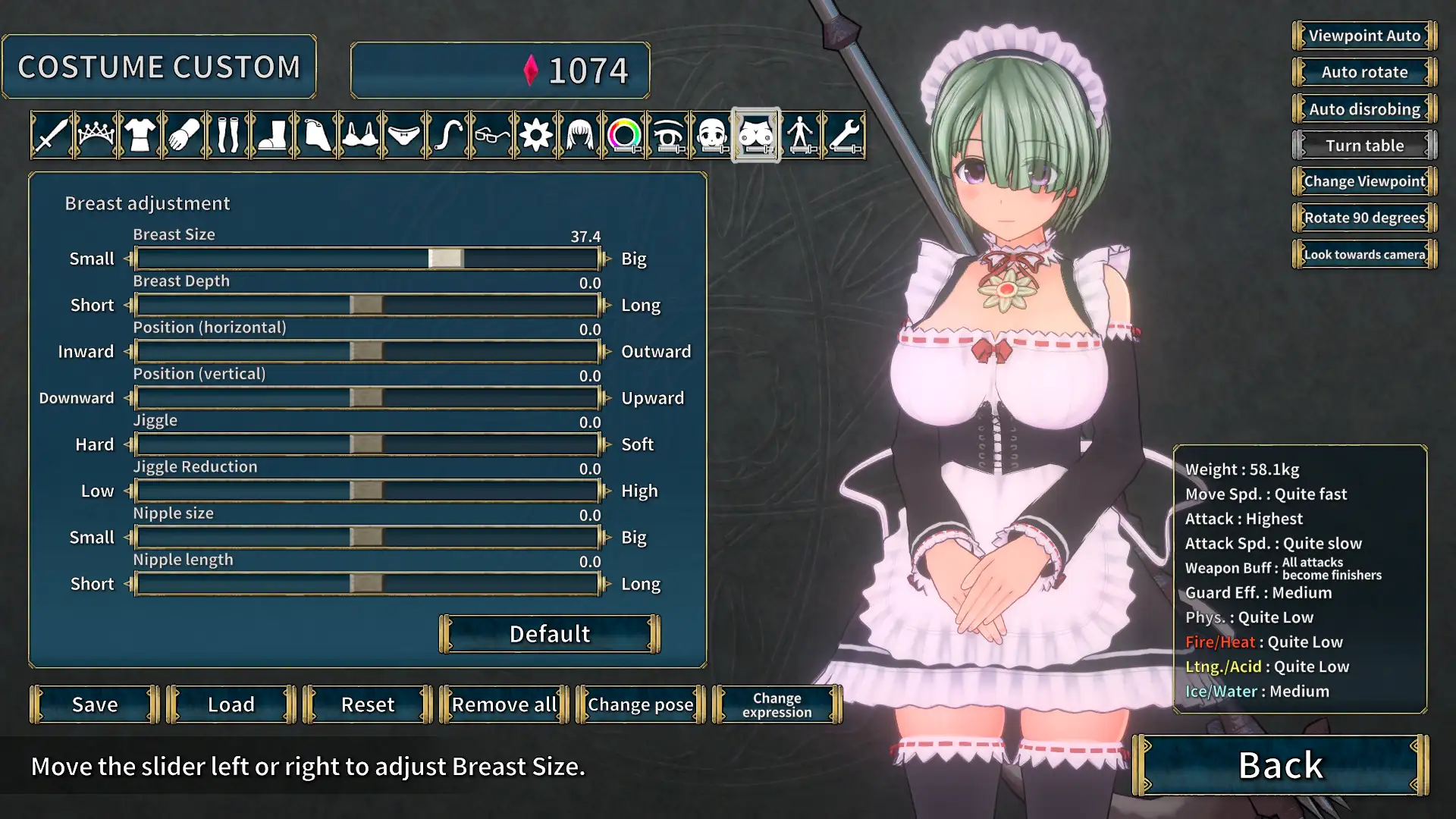Viewport: 1456px width, 819px height.
Task: Toggle Viewpoint Auto
Action: pyautogui.click(x=1364, y=36)
